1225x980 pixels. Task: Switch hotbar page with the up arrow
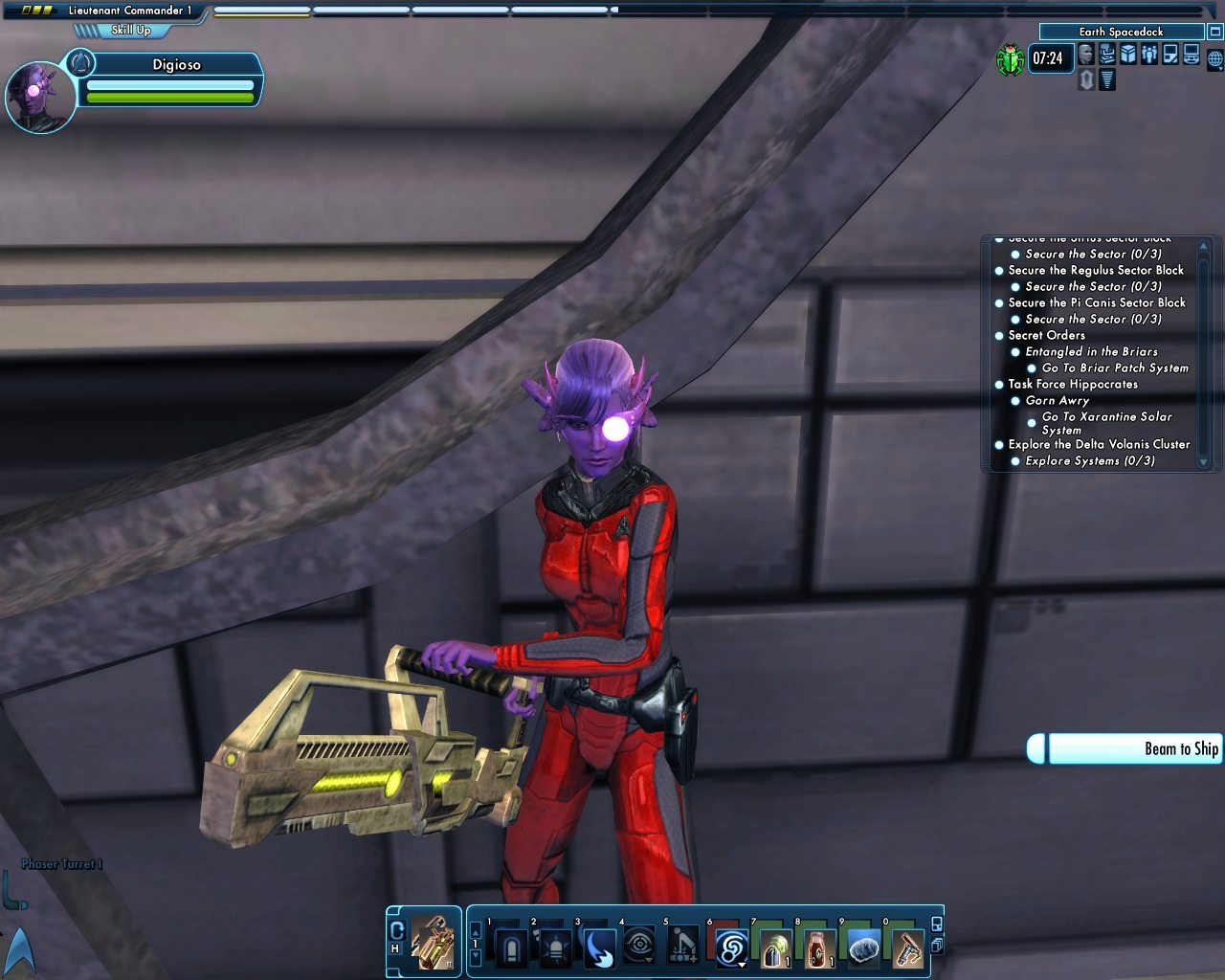476,928
